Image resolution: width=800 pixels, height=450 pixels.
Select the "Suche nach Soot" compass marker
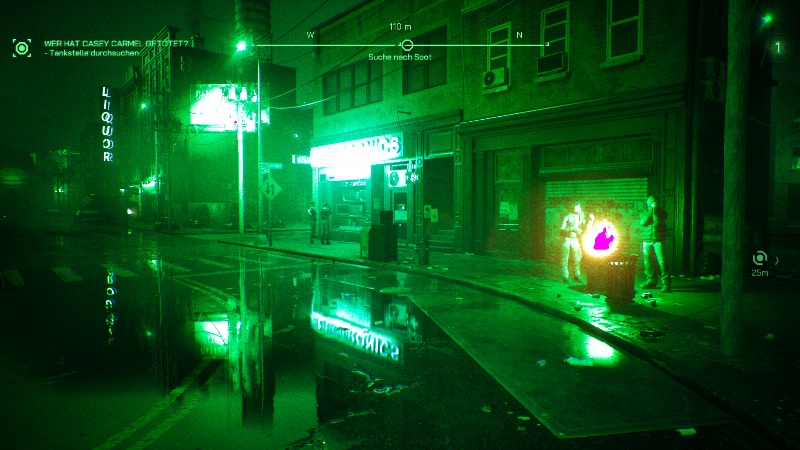click(407, 45)
